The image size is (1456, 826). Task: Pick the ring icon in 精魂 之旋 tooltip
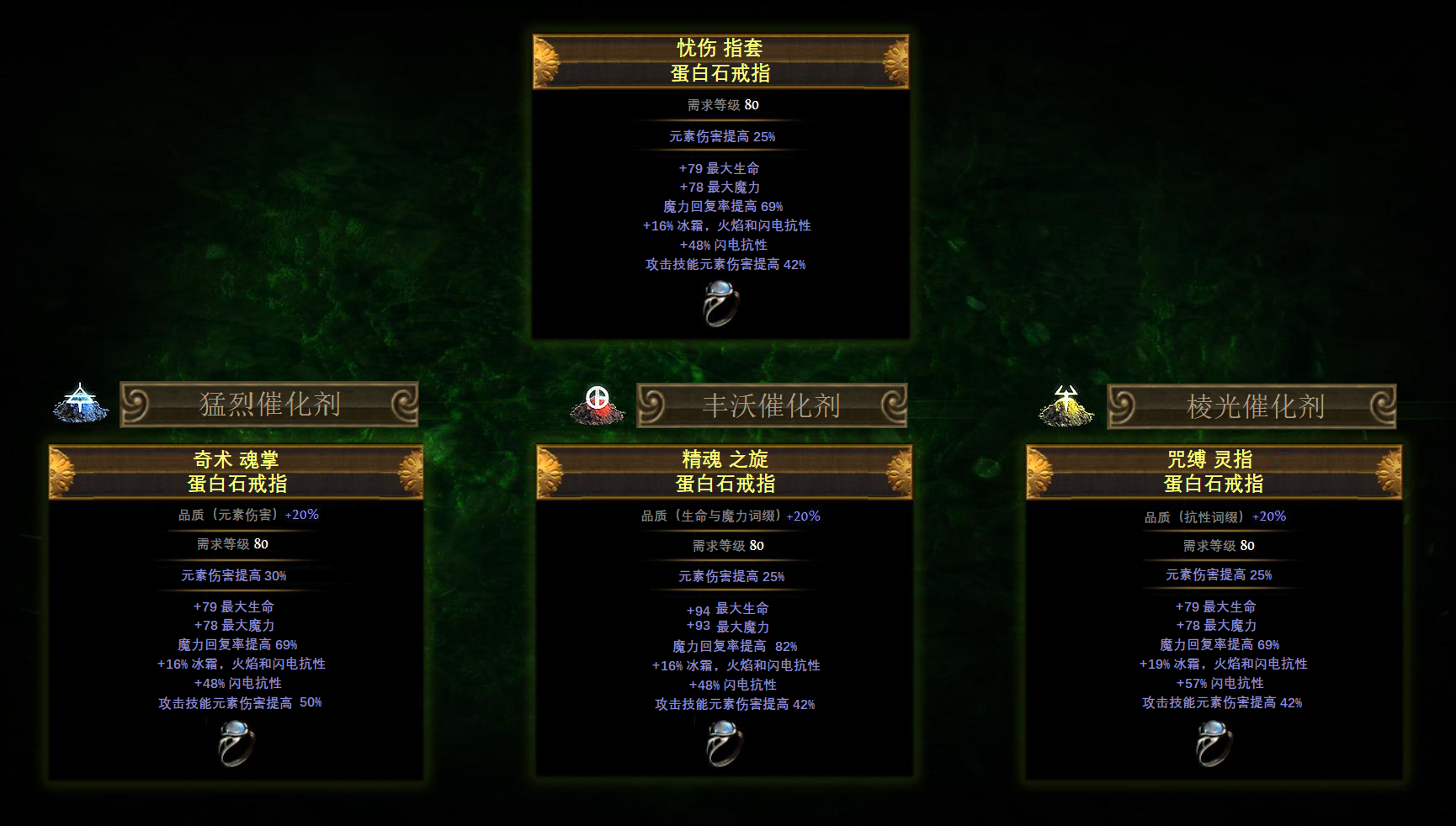coord(724,744)
